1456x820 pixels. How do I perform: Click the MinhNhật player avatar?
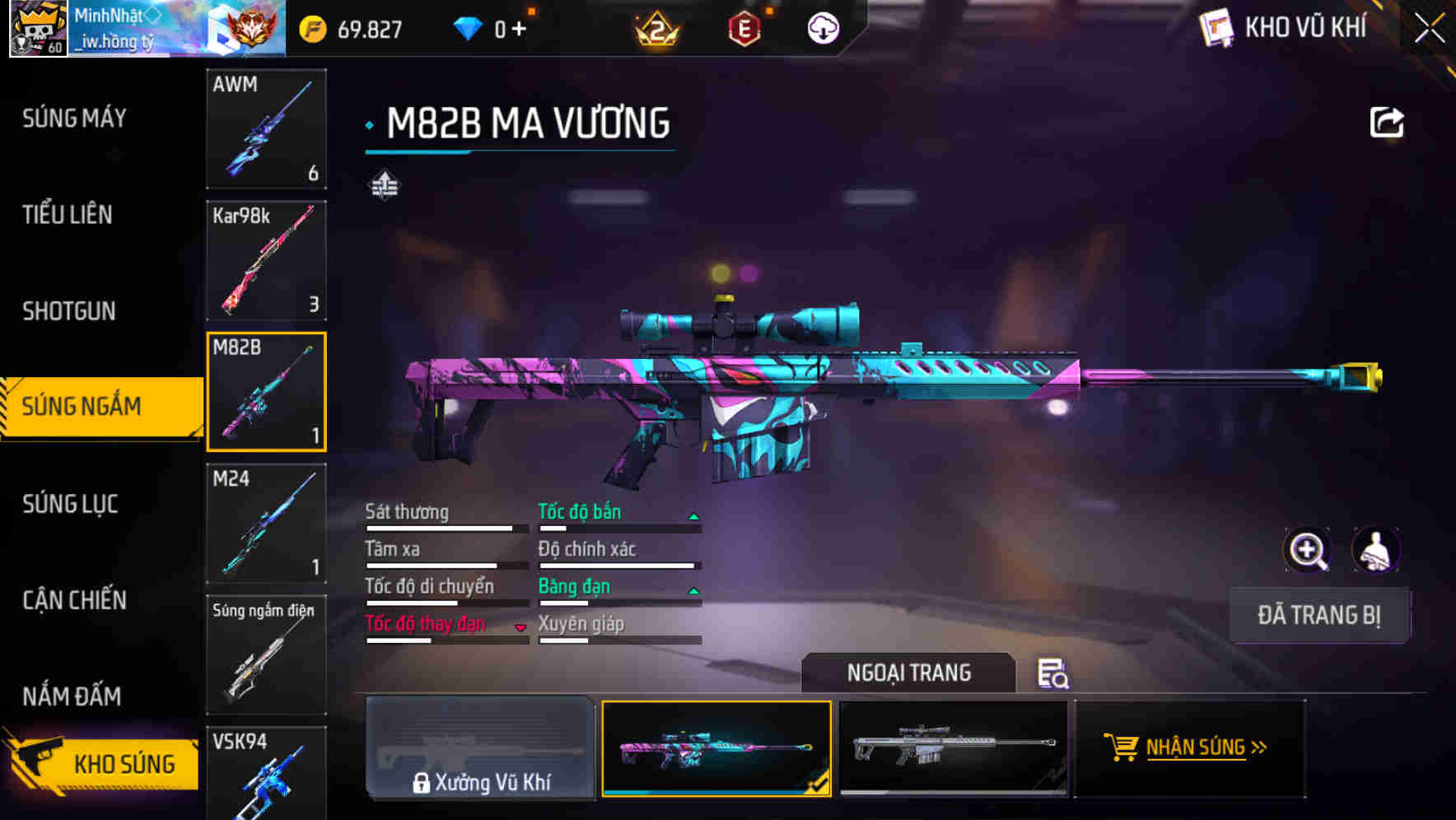point(37,27)
